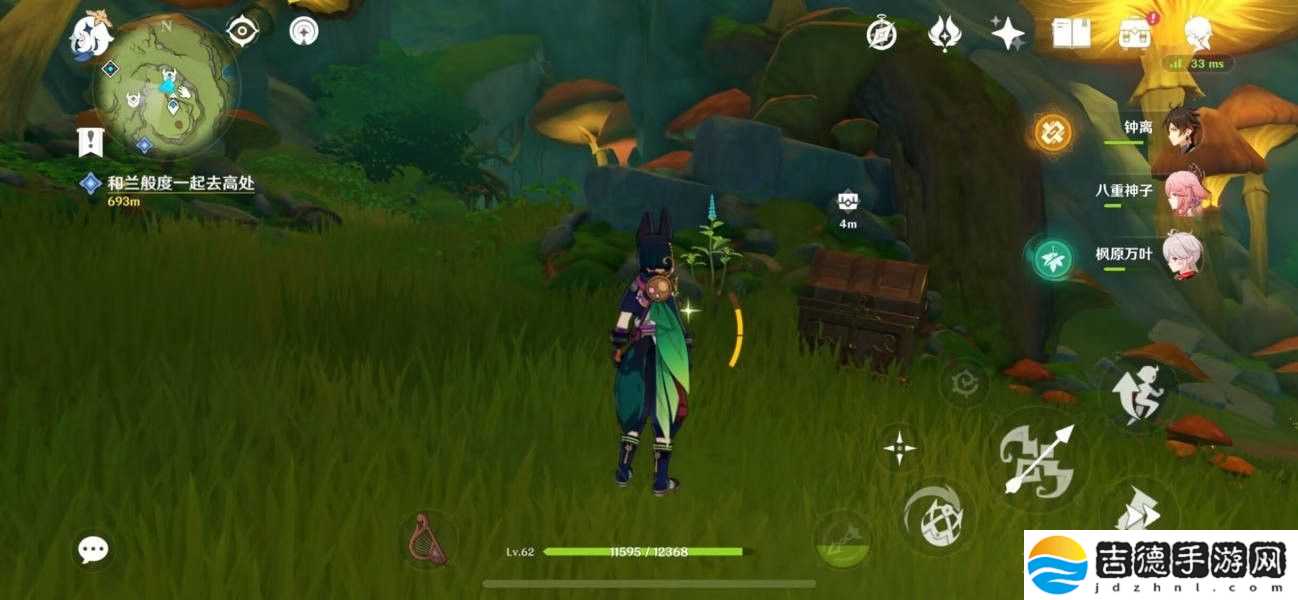Use the lyre gadget
The height and width of the screenshot is (600, 1298).
click(427, 540)
